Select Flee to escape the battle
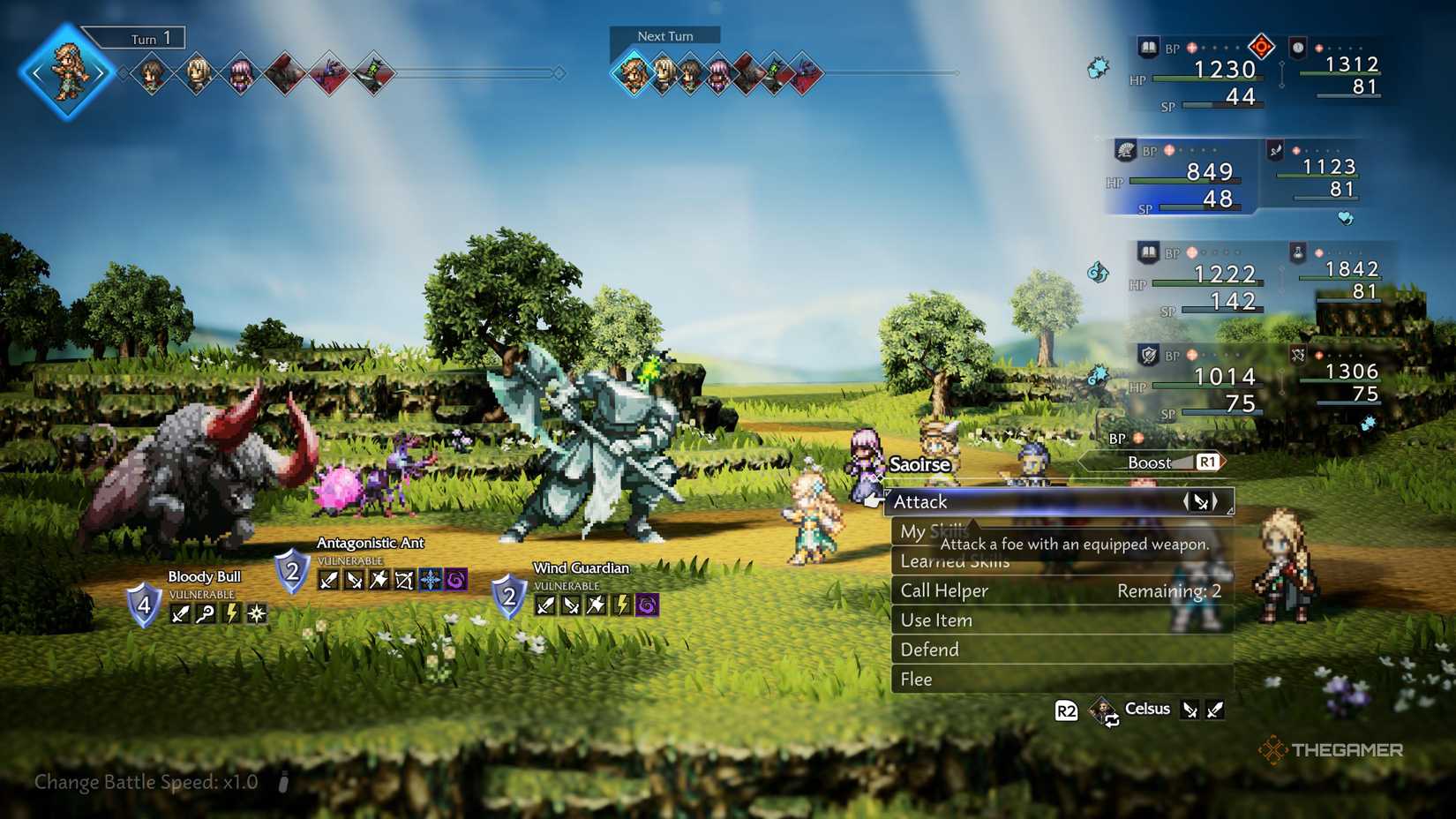This screenshot has height=819, width=1456. (x=916, y=680)
